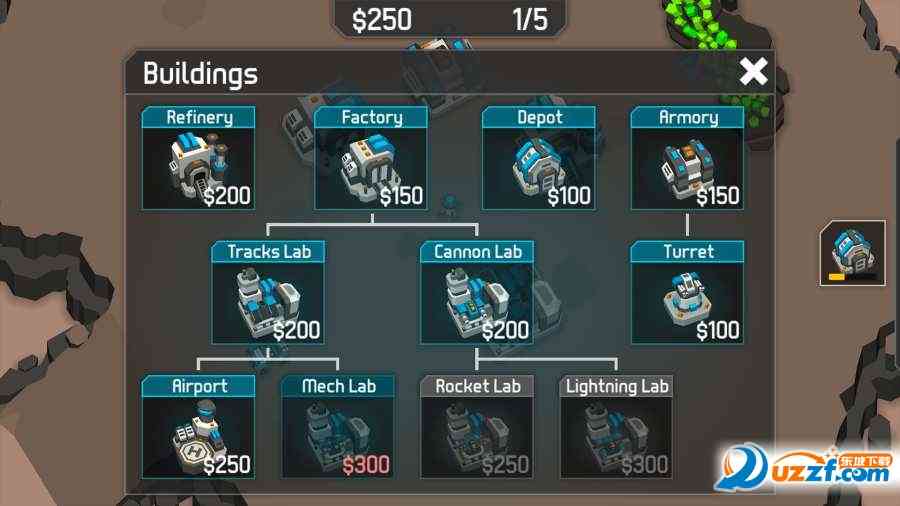Pick the Armory building card

pos(688,159)
